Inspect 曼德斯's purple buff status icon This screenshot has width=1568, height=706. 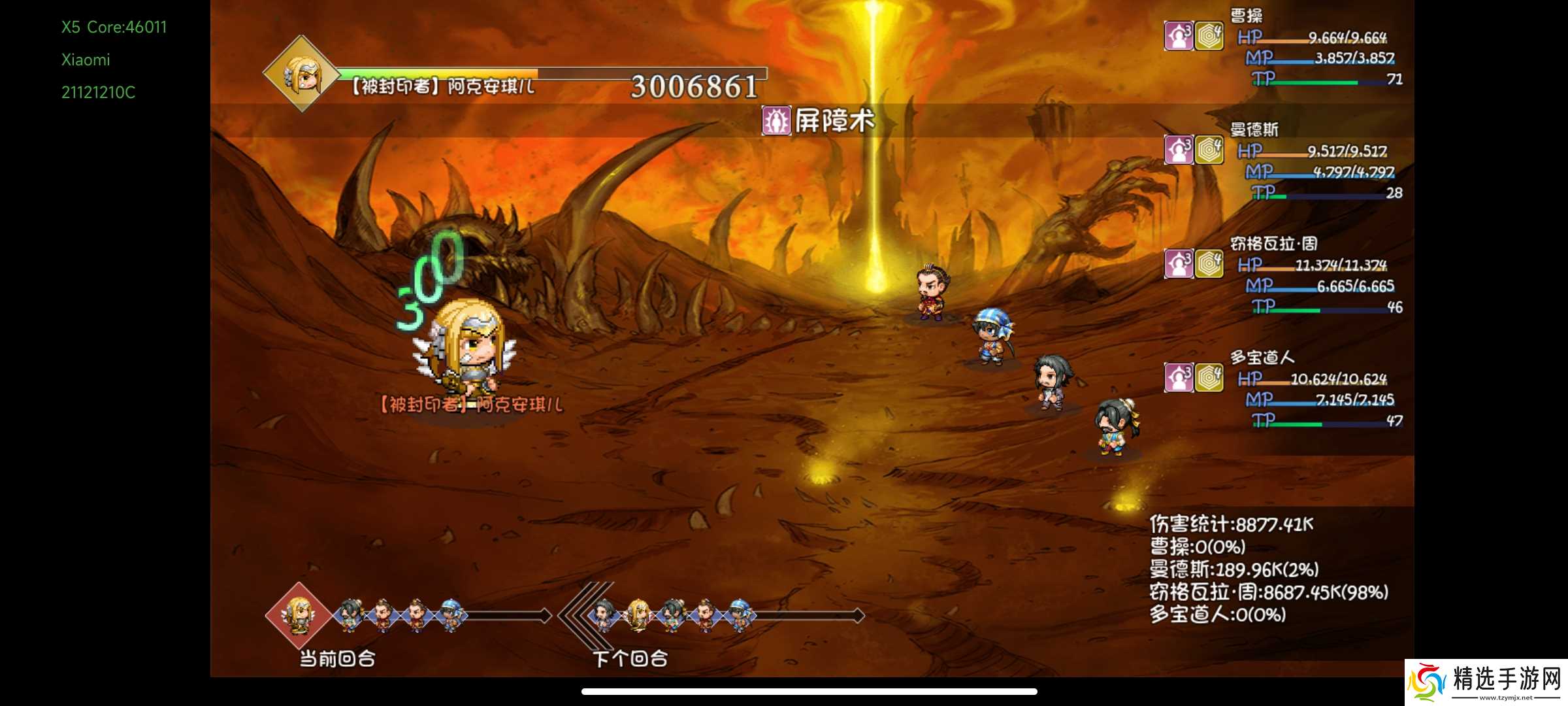[1179, 150]
